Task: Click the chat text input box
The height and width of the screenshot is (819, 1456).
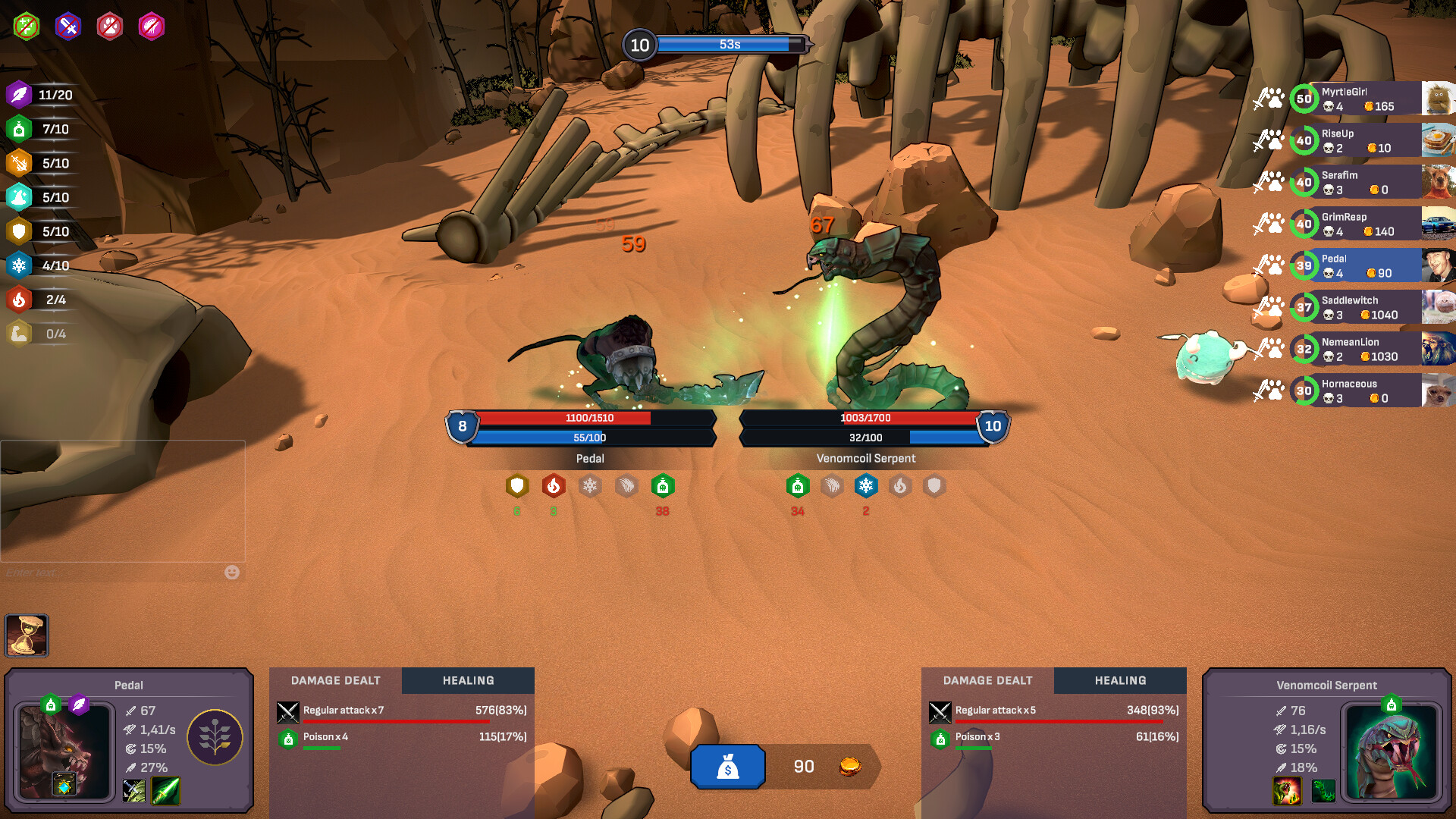Action: click(114, 573)
